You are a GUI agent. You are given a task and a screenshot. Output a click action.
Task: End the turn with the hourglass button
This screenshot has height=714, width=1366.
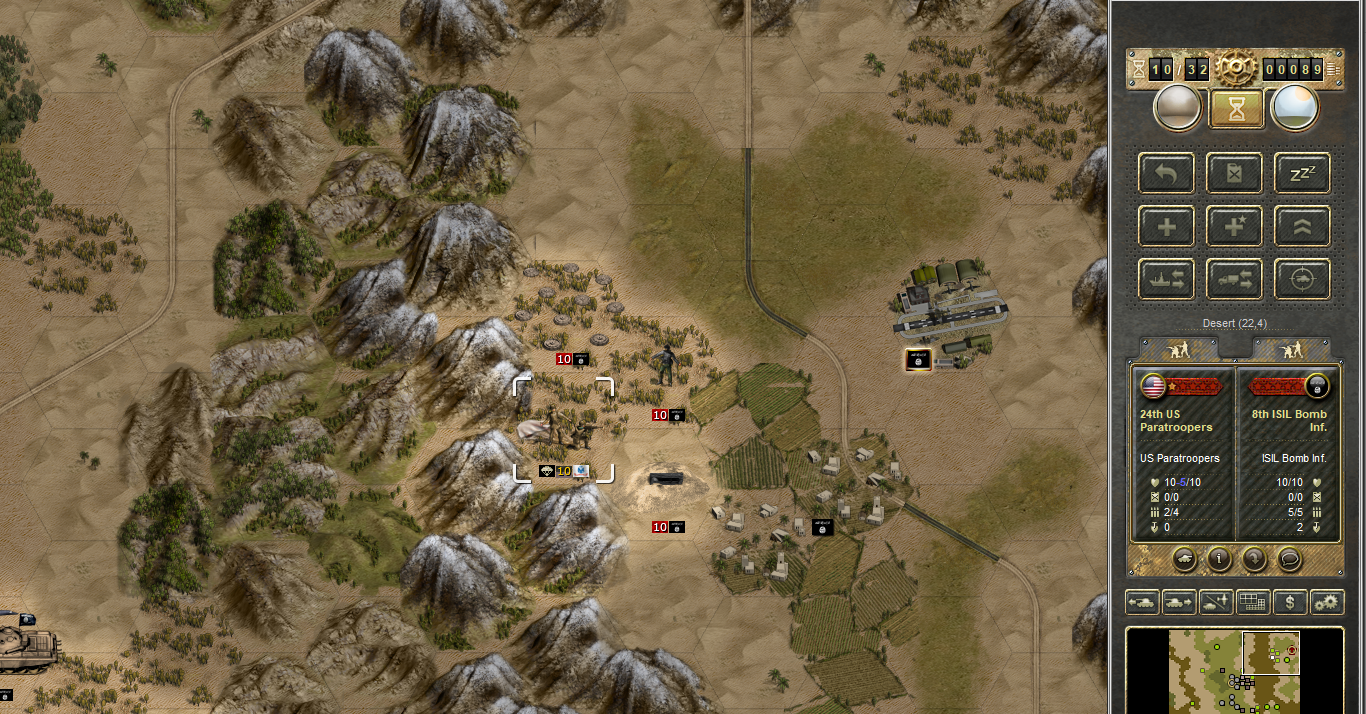coord(1237,109)
